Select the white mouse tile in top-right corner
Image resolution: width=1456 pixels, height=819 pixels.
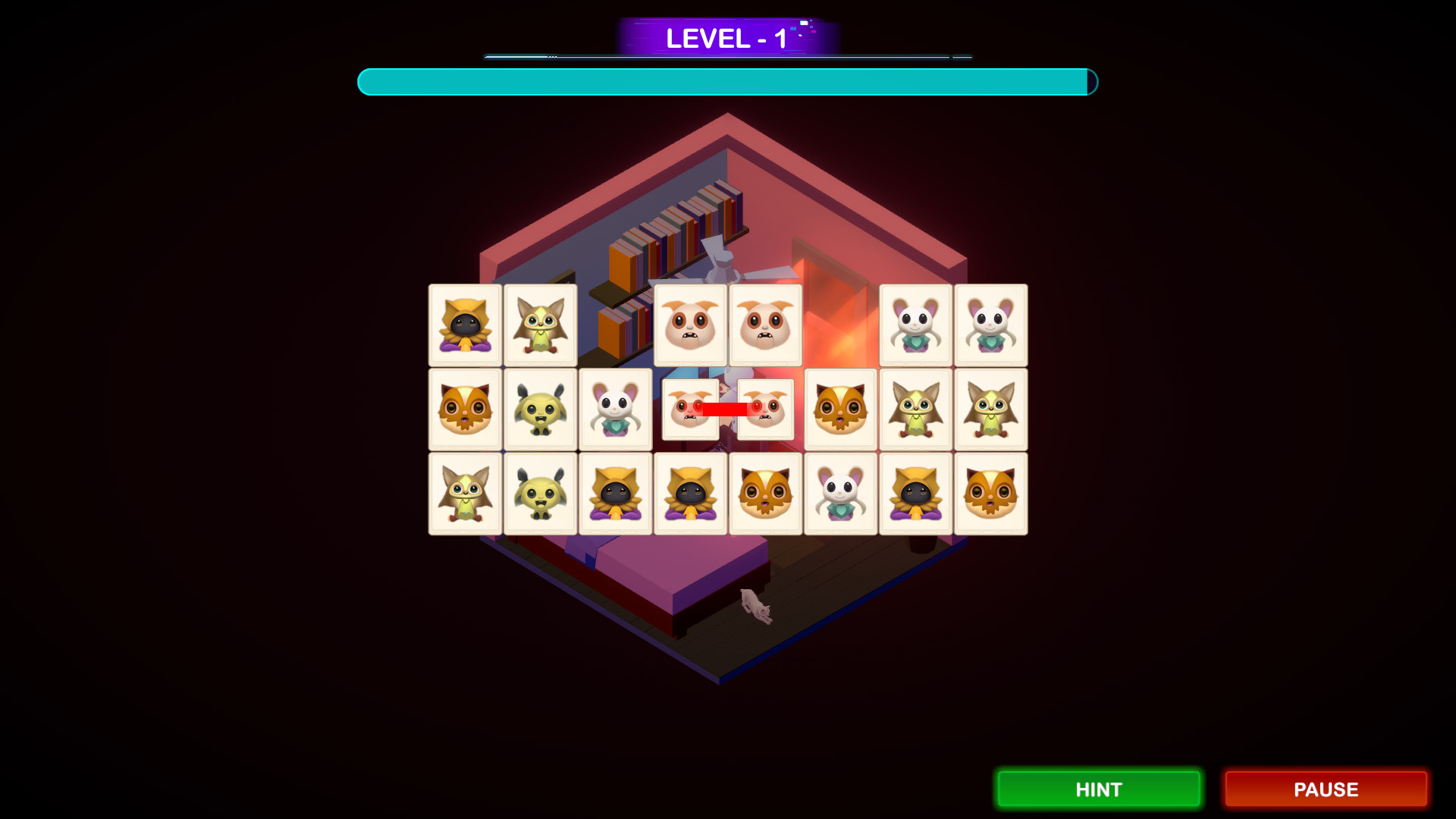point(991,325)
